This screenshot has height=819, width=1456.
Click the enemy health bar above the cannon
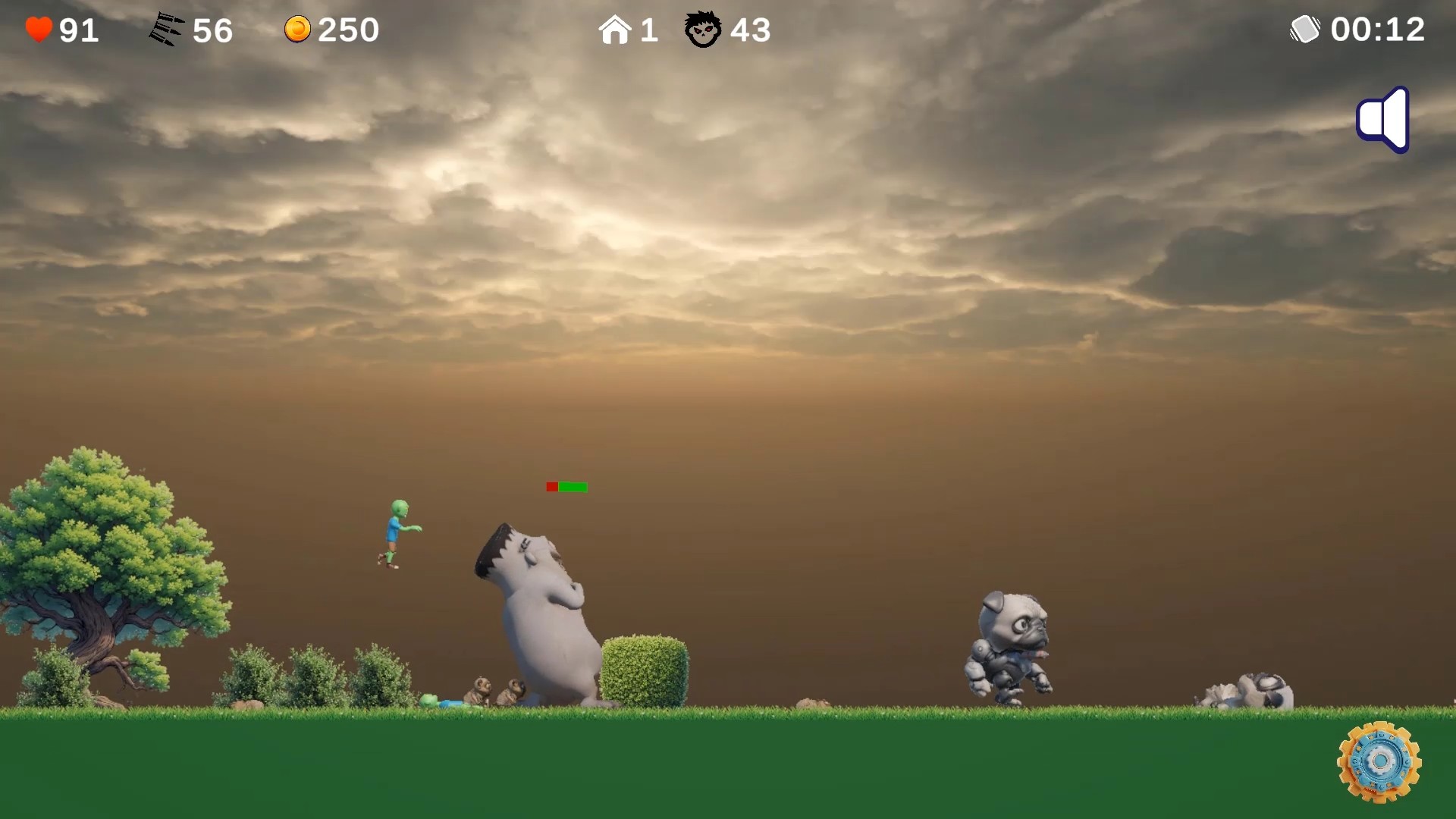(566, 487)
